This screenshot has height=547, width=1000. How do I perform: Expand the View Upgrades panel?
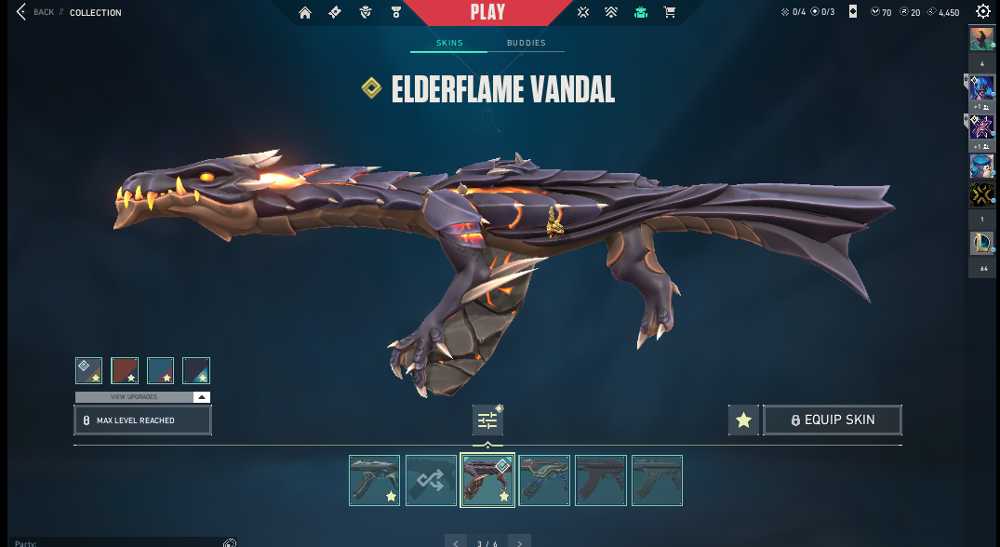coord(142,397)
